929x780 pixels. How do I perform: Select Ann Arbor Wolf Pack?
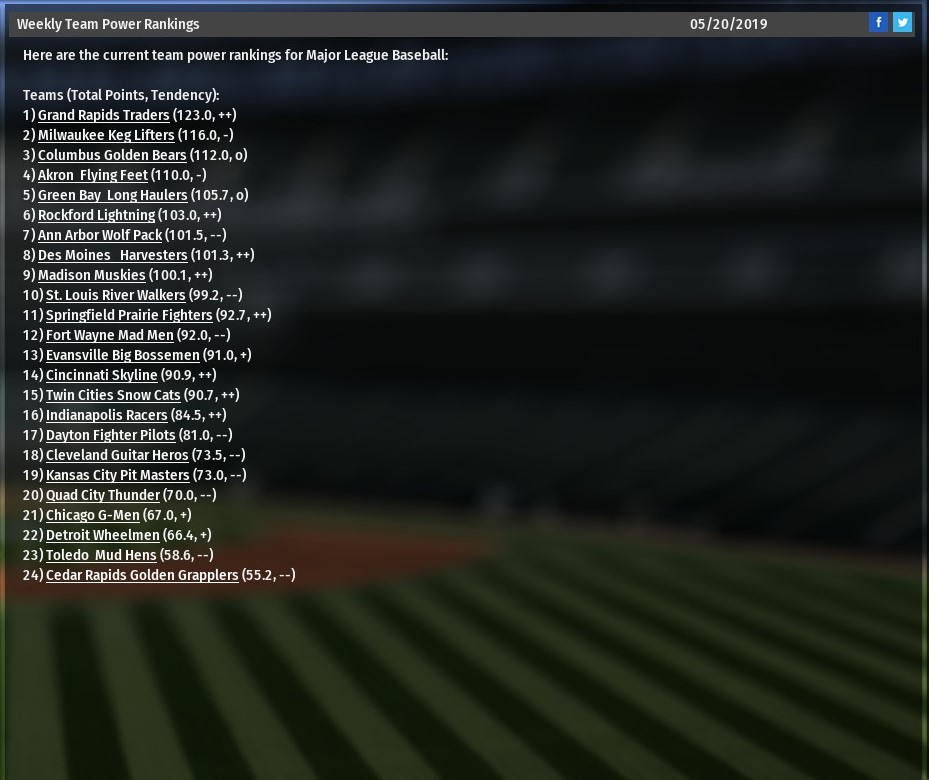click(100, 235)
